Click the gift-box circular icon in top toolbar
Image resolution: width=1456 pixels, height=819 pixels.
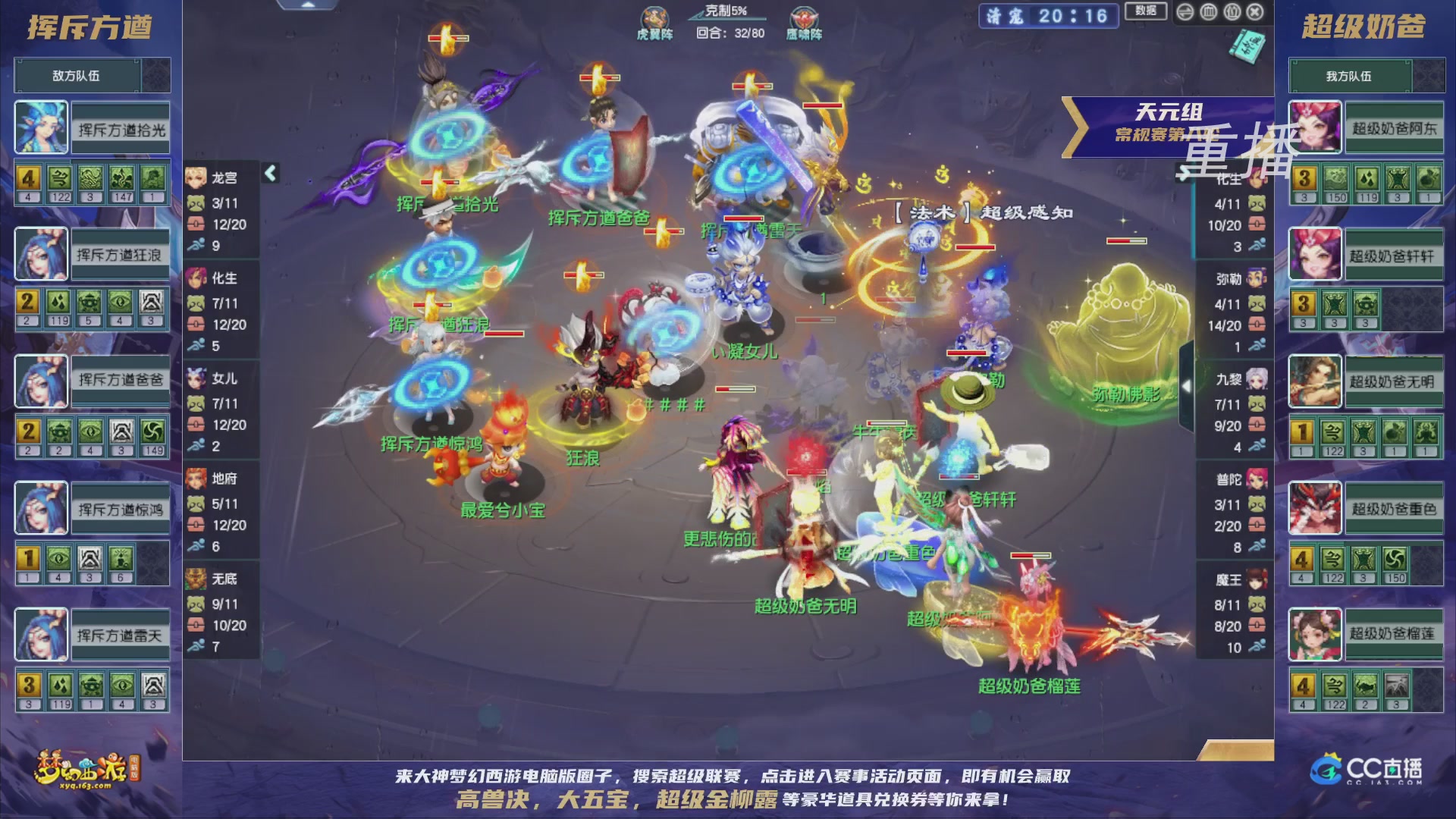point(1232,12)
